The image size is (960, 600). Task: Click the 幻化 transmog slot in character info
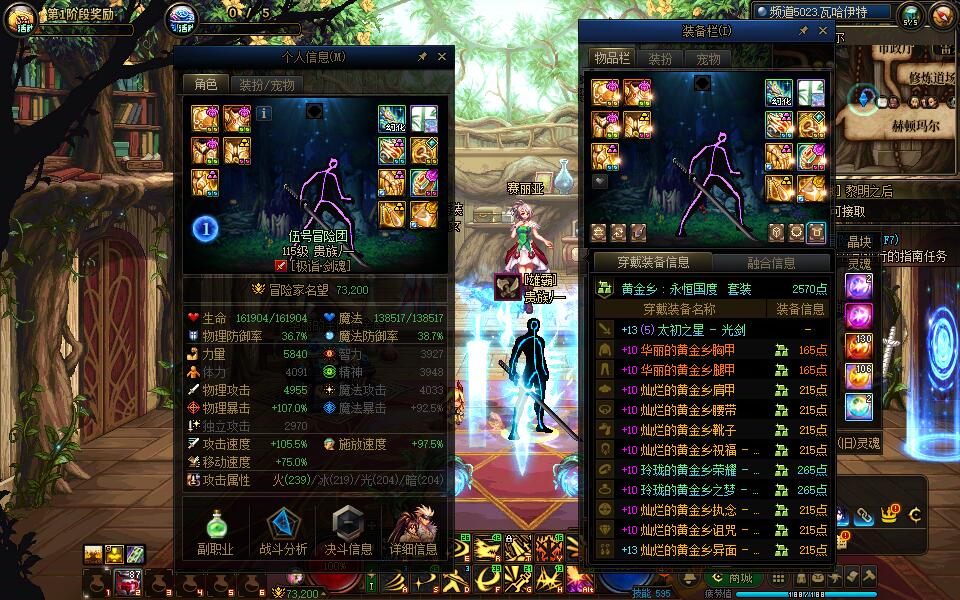click(x=391, y=119)
